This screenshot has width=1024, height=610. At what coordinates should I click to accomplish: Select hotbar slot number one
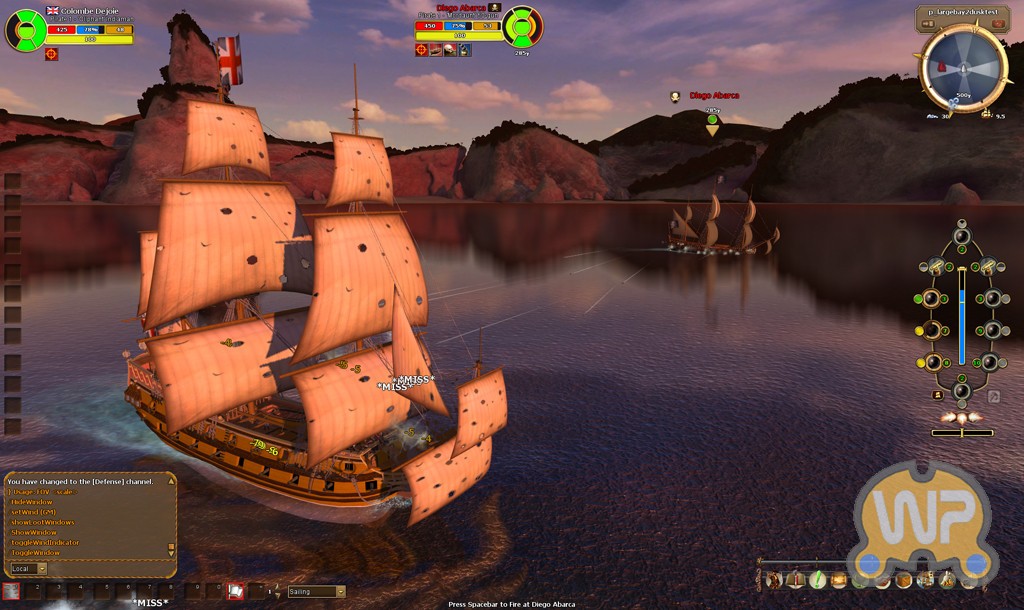(12, 591)
